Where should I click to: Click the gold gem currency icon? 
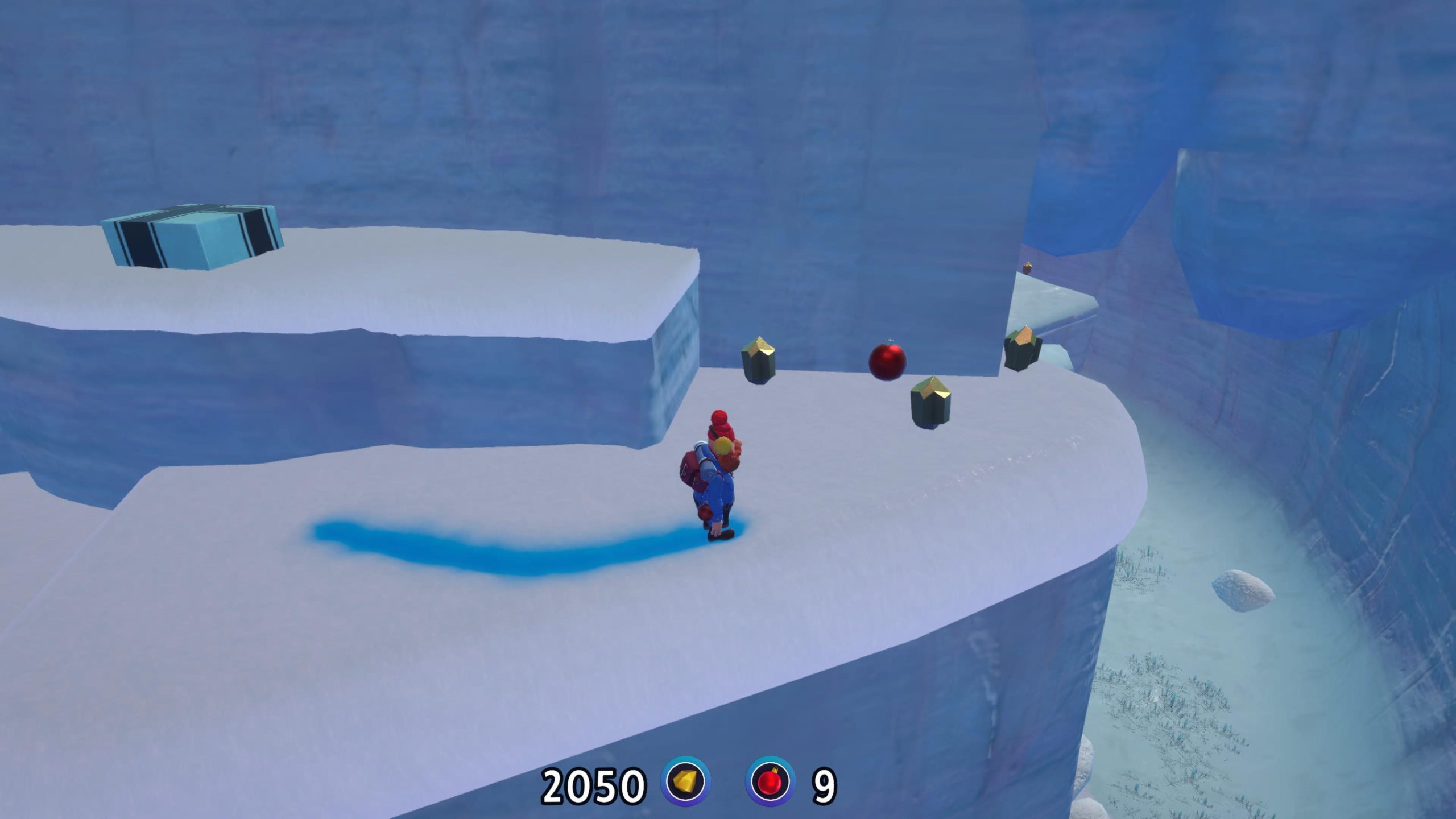(x=685, y=781)
